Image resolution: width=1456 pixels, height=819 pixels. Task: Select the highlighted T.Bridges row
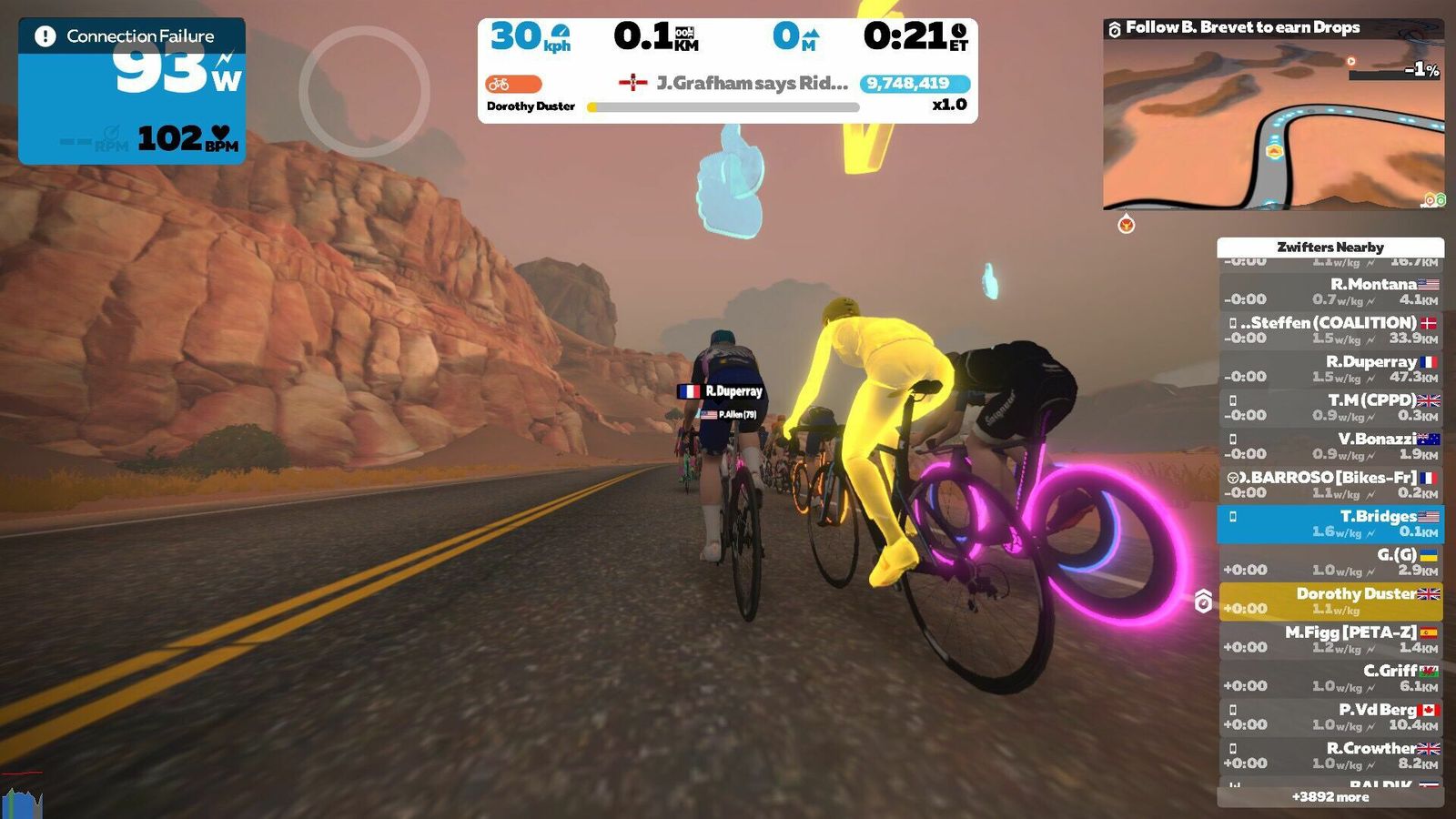[x=1330, y=523]
